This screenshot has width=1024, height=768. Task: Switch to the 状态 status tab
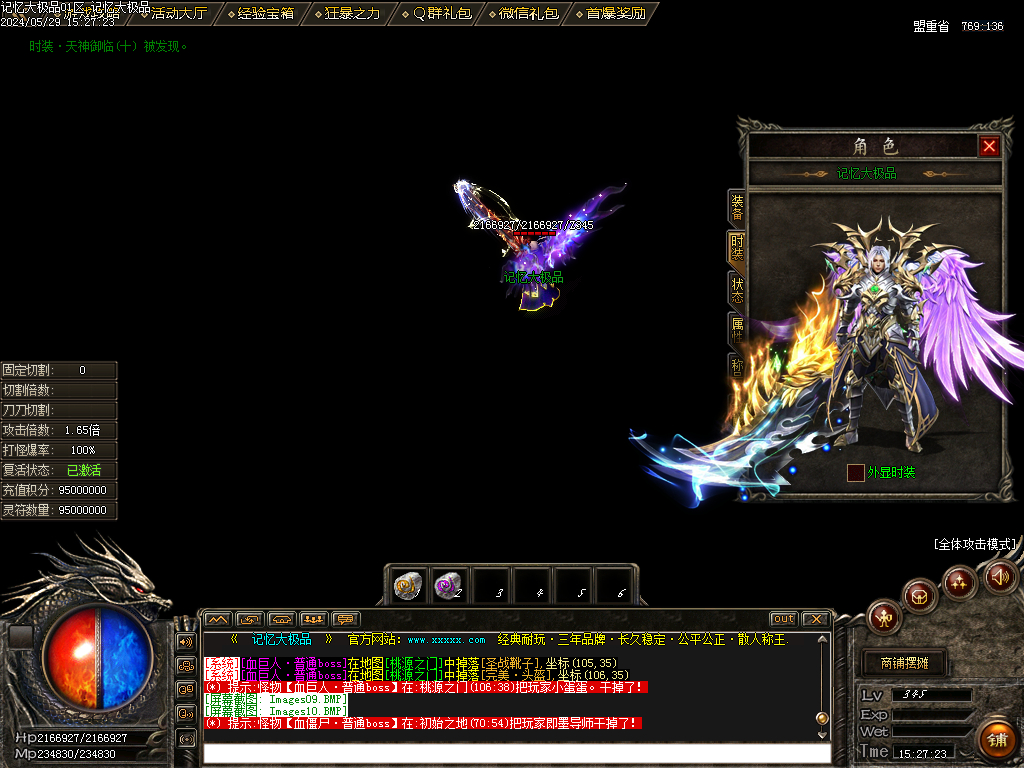(x=737, y=290)
